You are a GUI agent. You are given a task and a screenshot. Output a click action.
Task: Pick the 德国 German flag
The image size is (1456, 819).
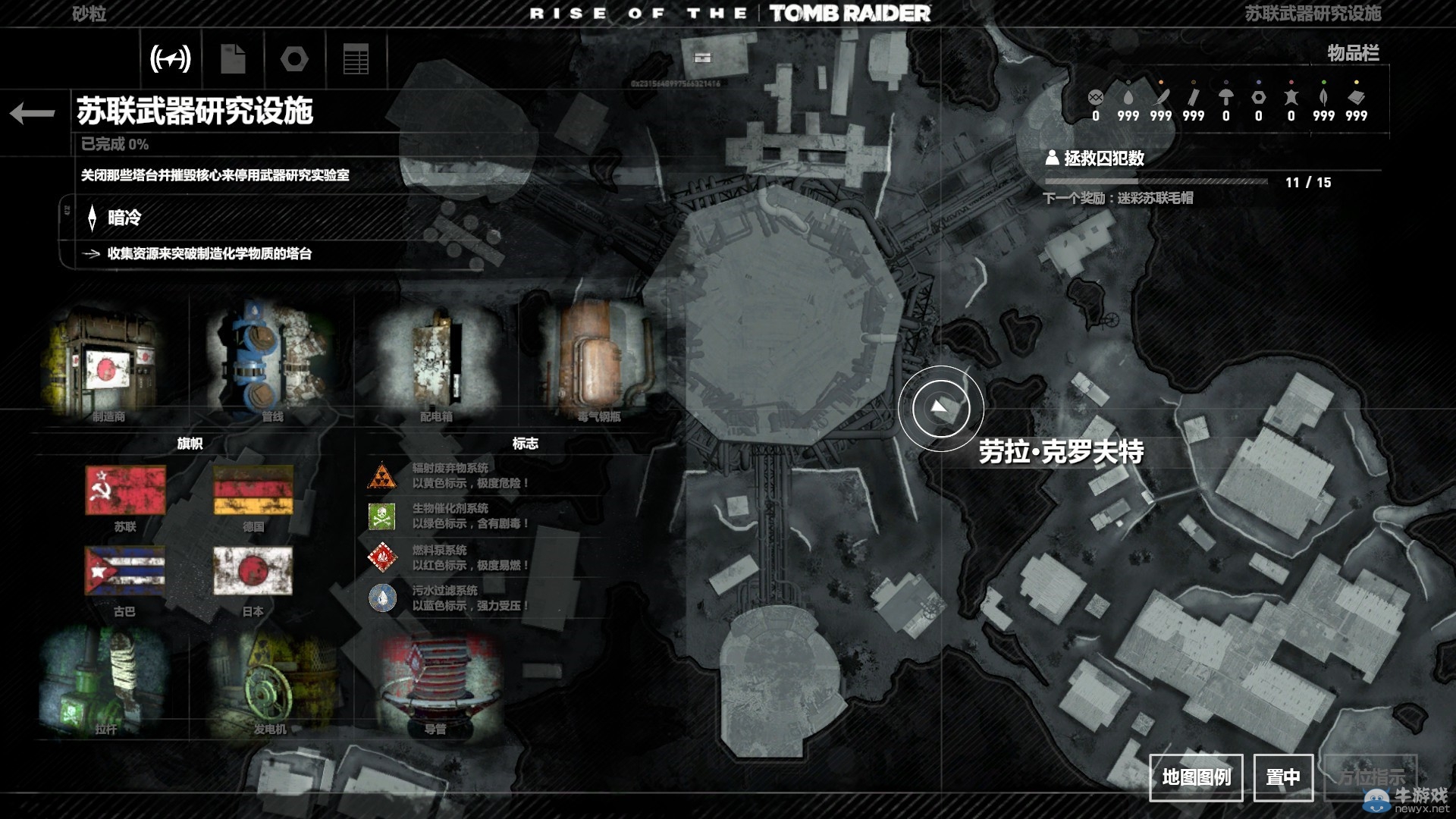coord(253,491)
